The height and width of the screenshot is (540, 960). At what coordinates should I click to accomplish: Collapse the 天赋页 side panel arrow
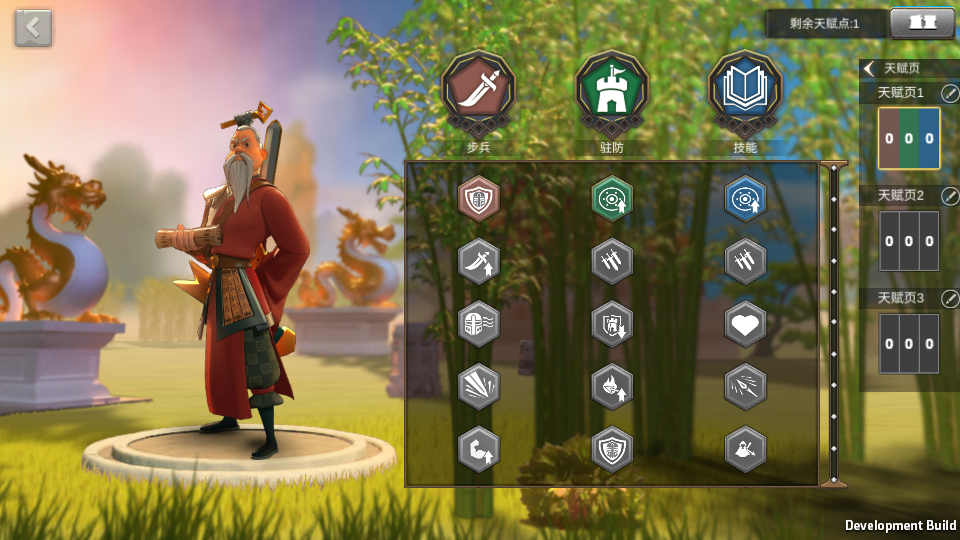(870, 69)
